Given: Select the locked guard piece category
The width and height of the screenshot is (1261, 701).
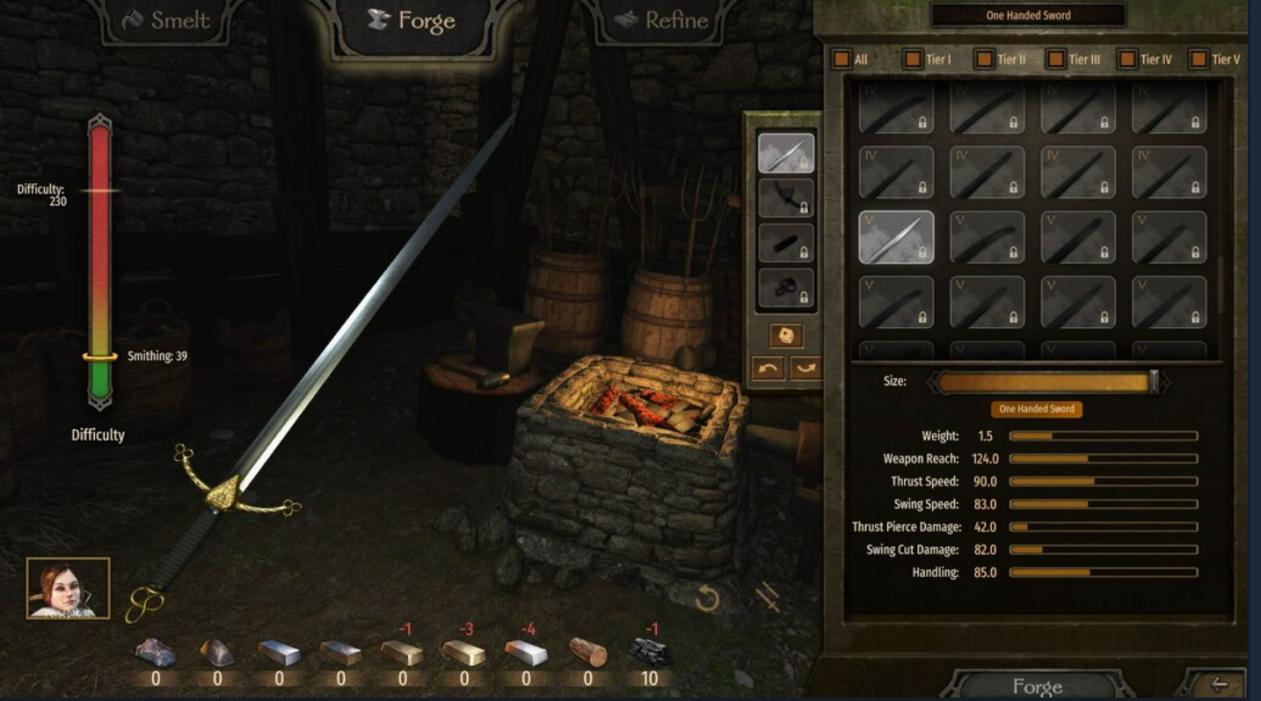Looking at the screenshot, I should tap(786, 198).
